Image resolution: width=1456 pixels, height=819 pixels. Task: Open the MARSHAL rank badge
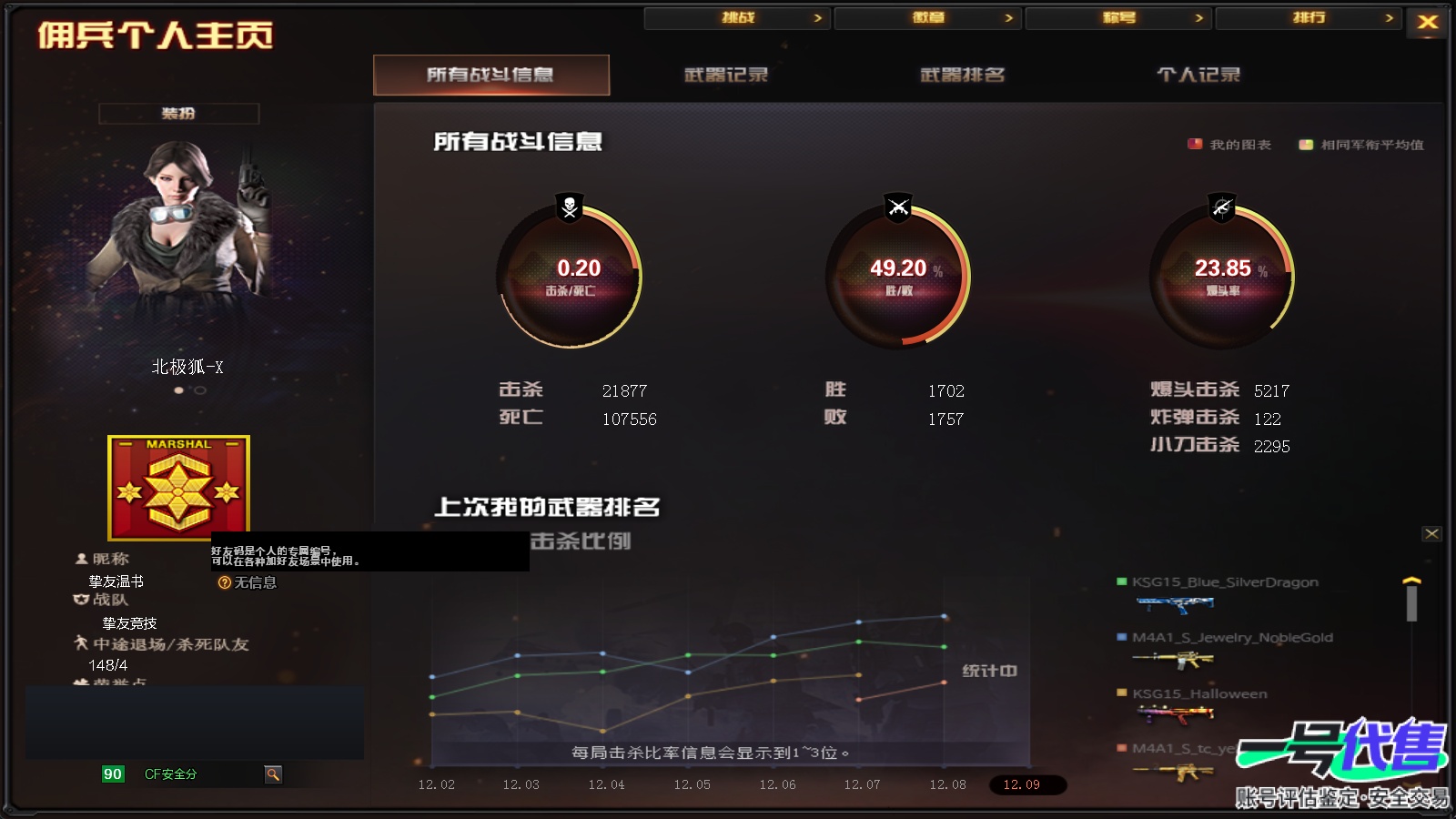pos(178,489)
